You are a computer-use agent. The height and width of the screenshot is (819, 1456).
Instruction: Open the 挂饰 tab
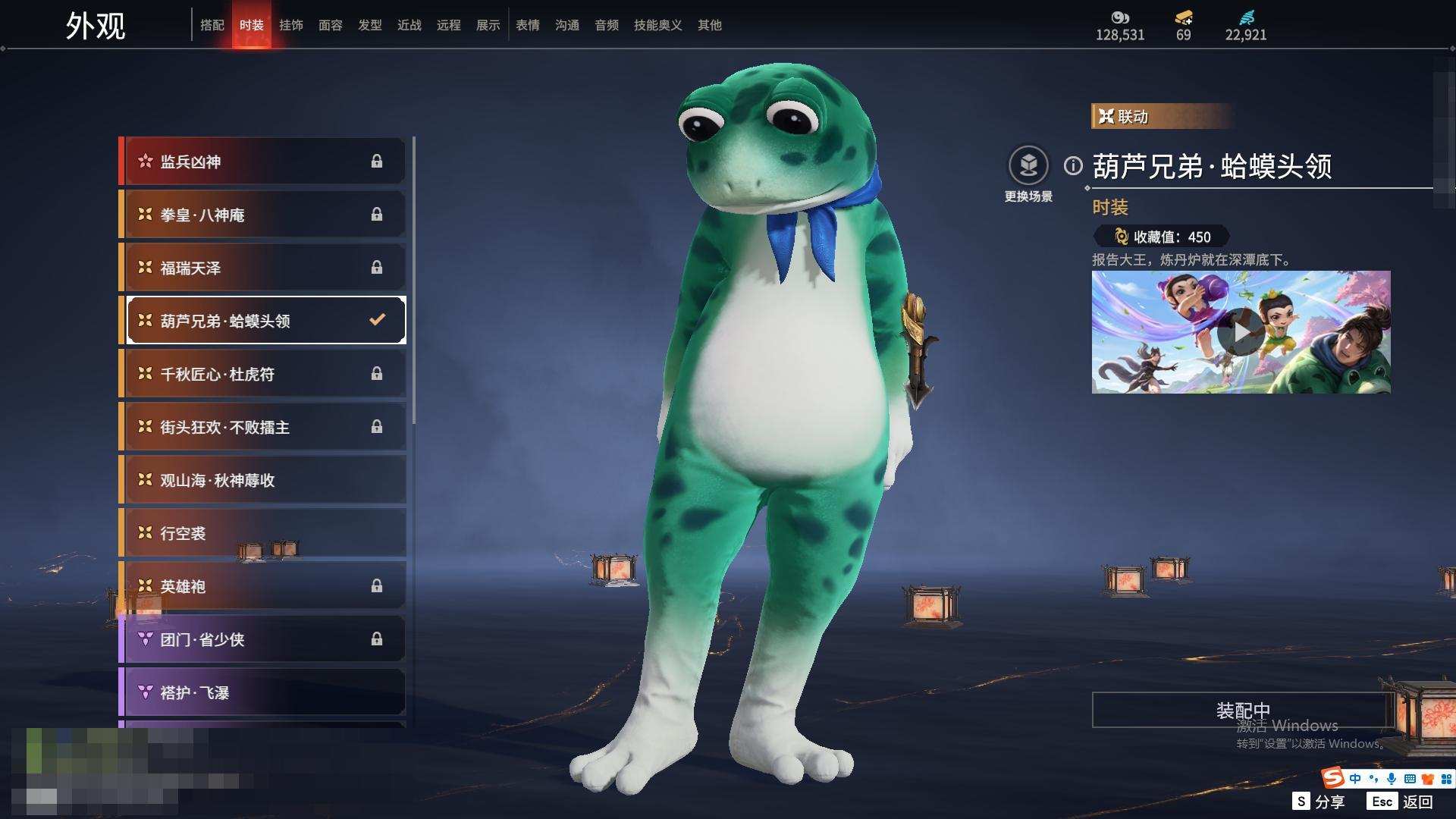click(x=291, y=25)
